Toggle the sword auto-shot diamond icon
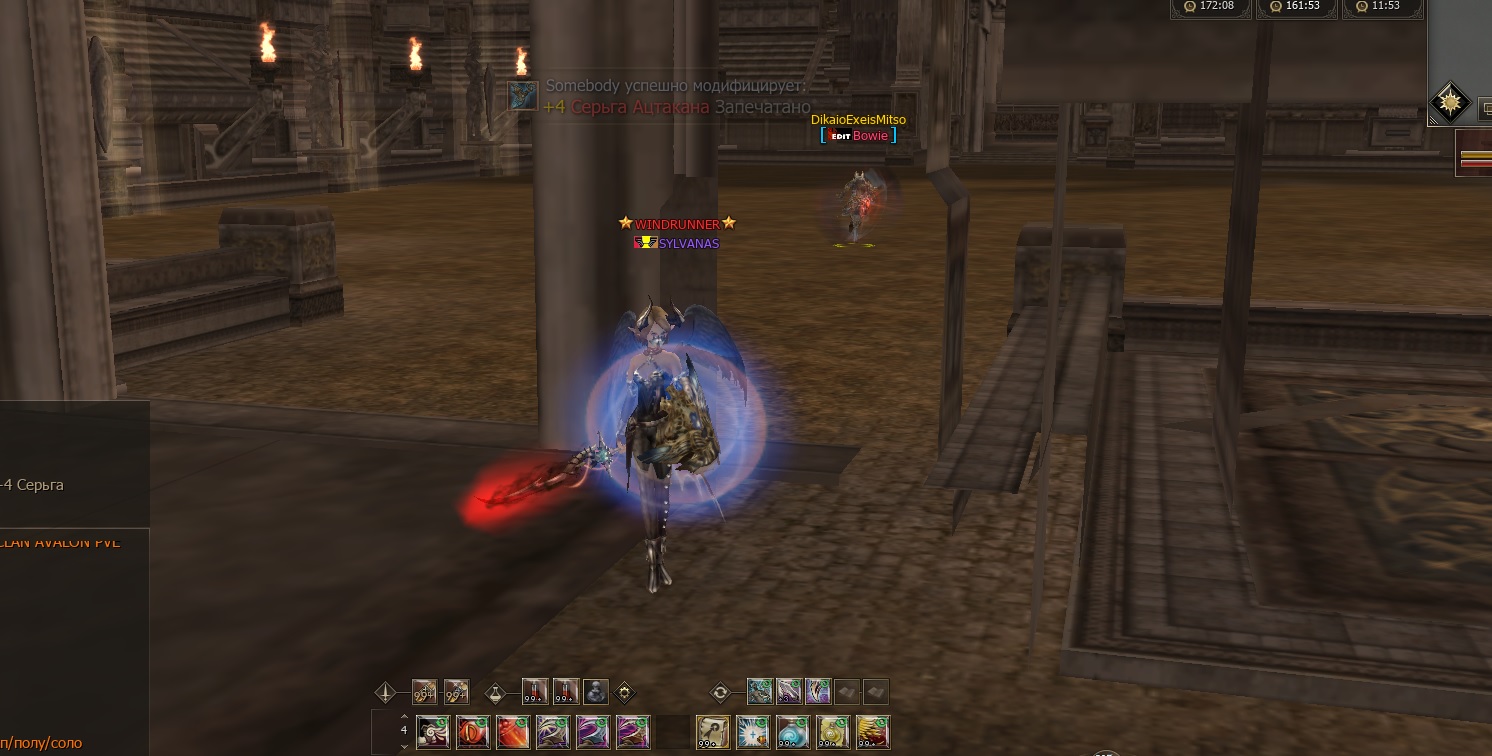 point(386,692)
